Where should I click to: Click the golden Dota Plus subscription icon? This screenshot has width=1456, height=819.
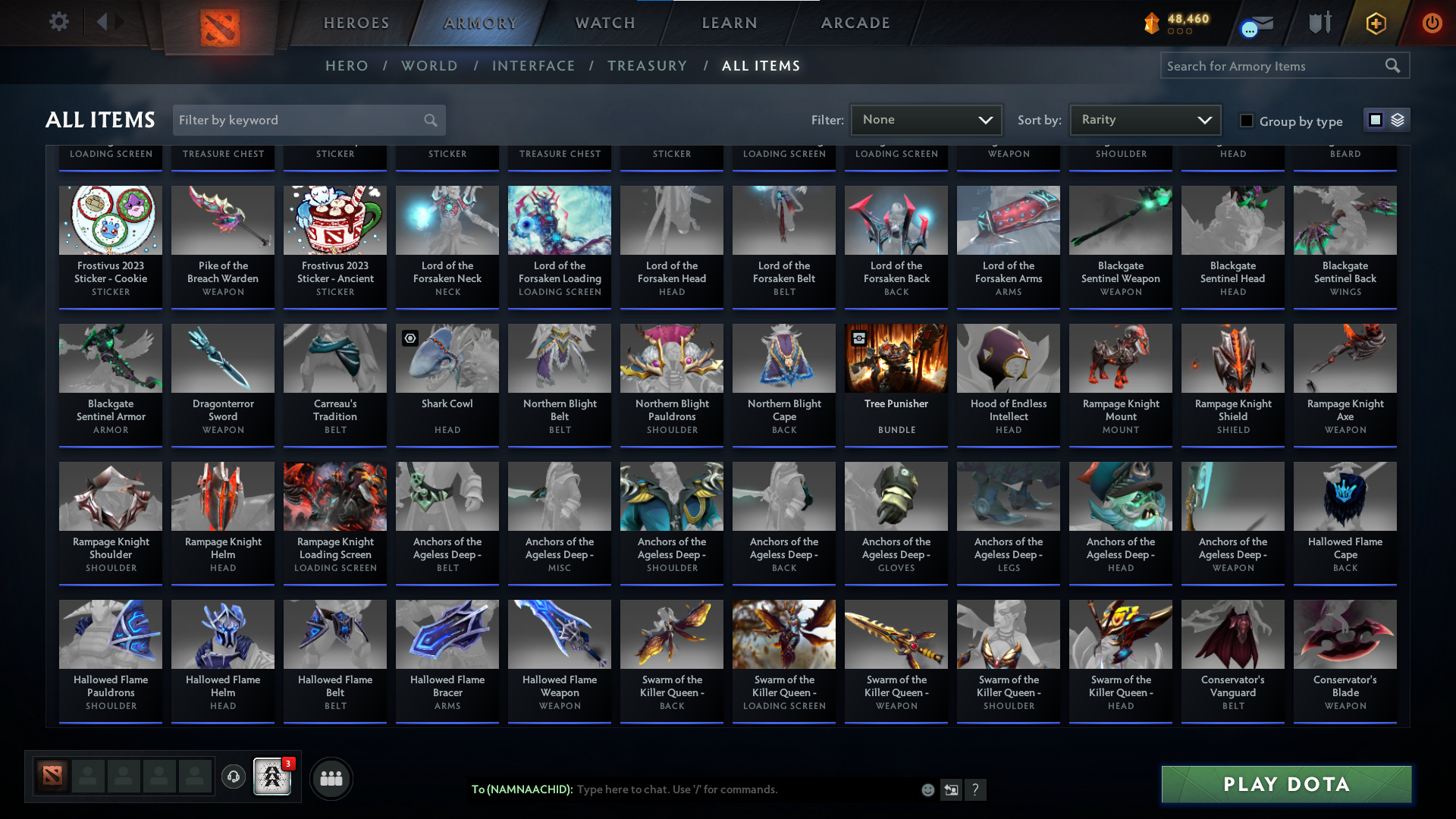[1375, 23]
